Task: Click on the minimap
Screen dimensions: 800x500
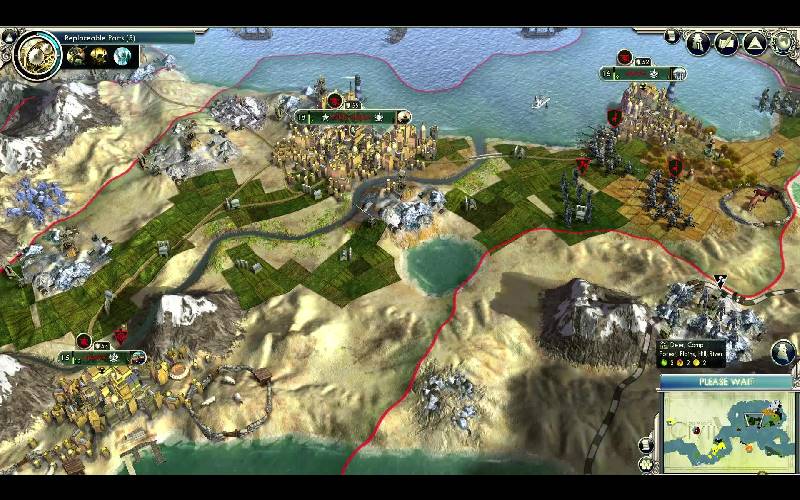Action: point(731,431)
